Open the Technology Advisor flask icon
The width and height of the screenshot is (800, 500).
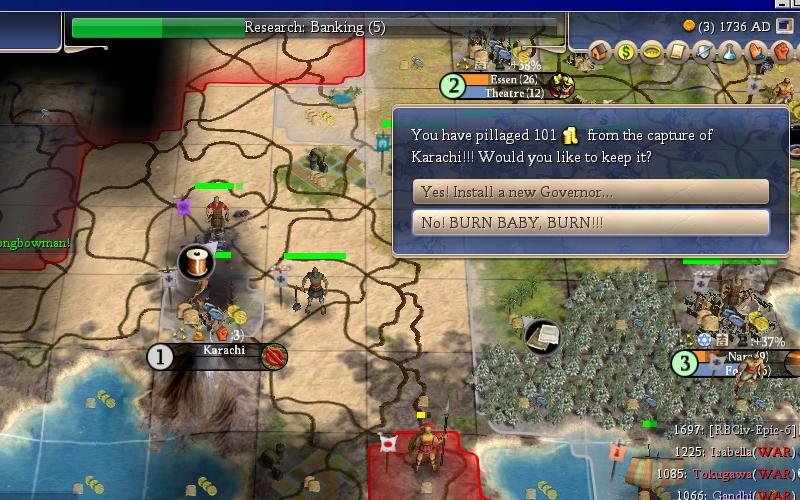pyautogui.click(x=730, y=51)
